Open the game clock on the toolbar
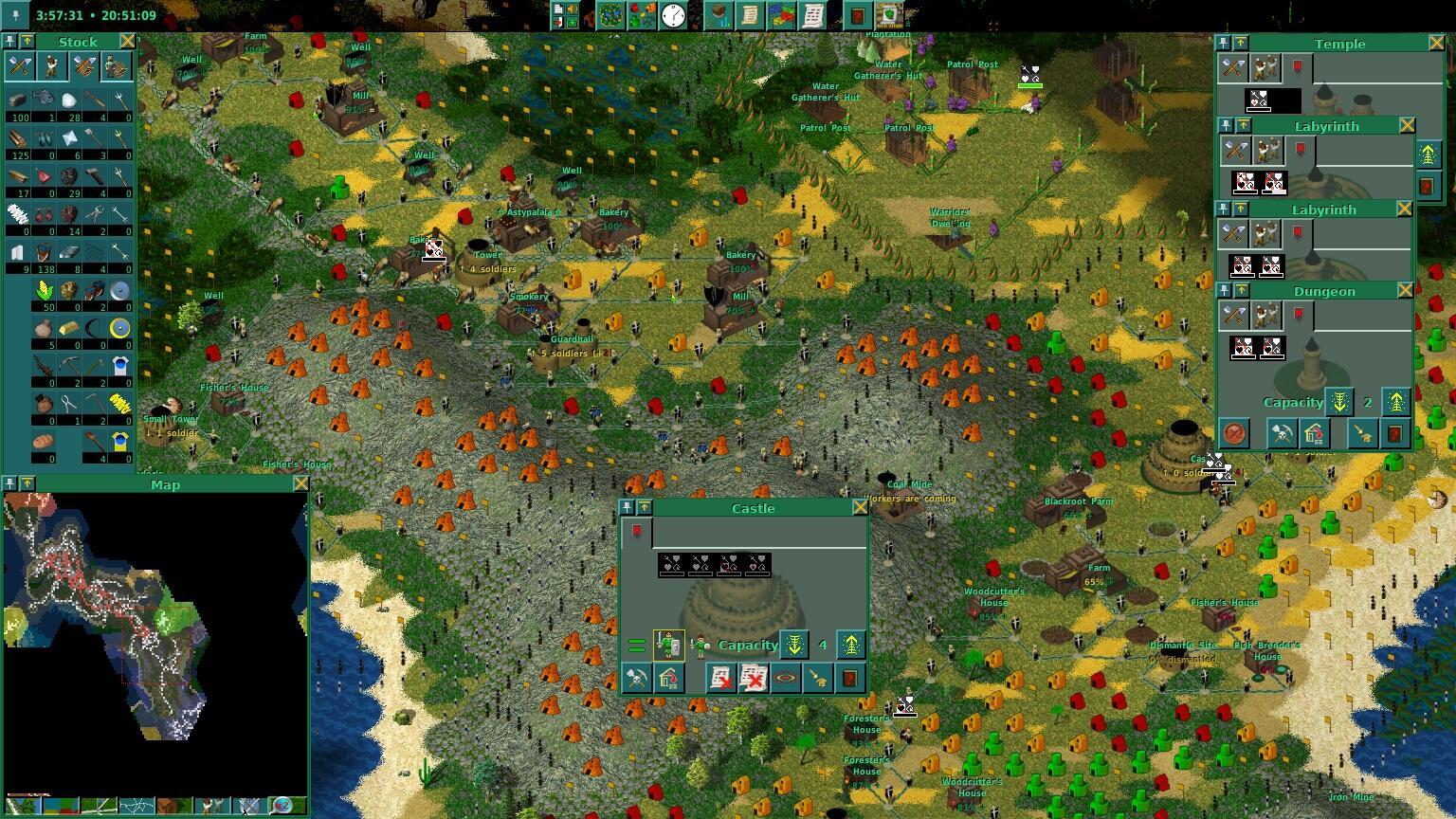Viewport: 1456px width, 819px height. click(x=674, y=15)
